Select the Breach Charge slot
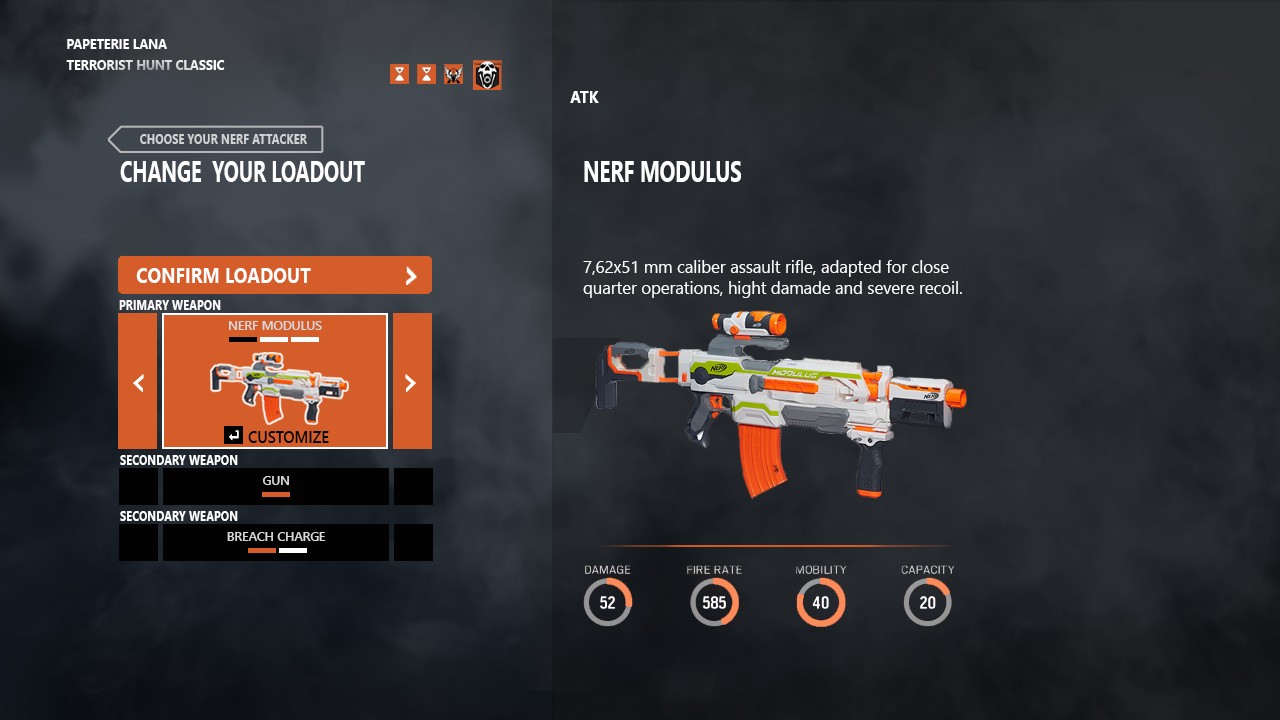 pos(276,542)
